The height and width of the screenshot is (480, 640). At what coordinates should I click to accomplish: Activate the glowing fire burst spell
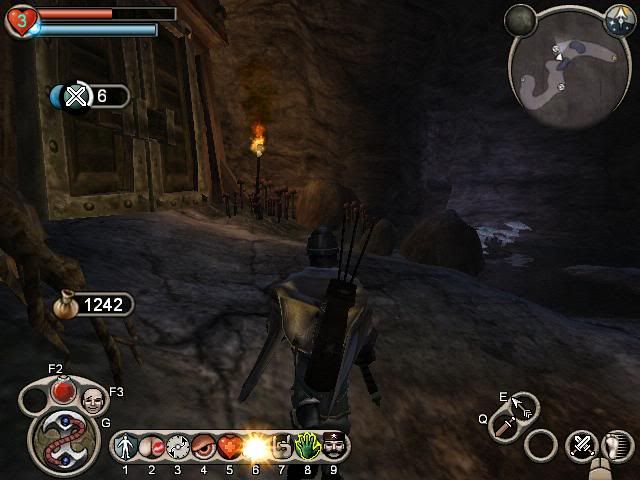[x=255, y=444]
